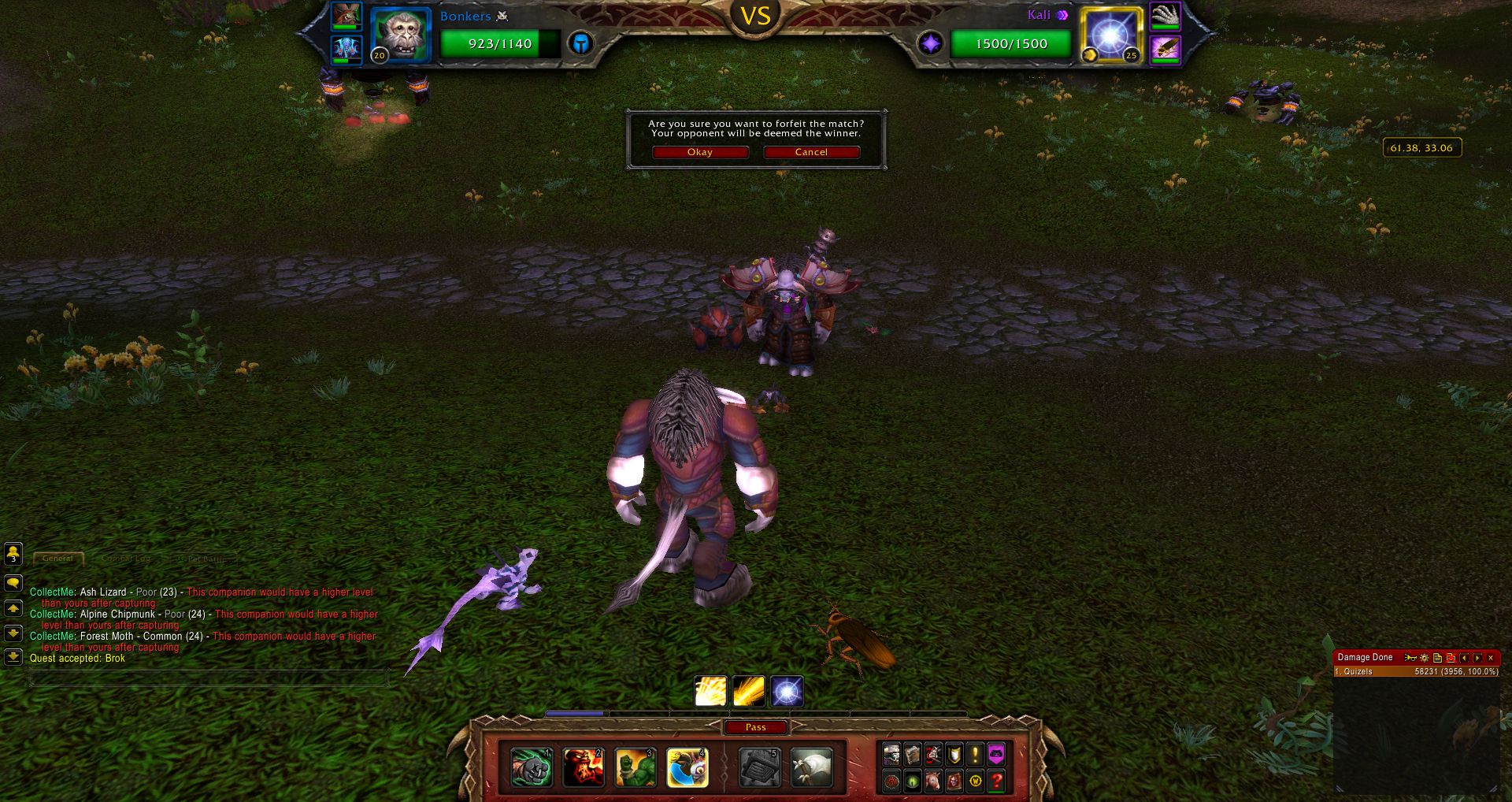
Task: Cancel the forfeit match prompt
Action: [810, 152]
